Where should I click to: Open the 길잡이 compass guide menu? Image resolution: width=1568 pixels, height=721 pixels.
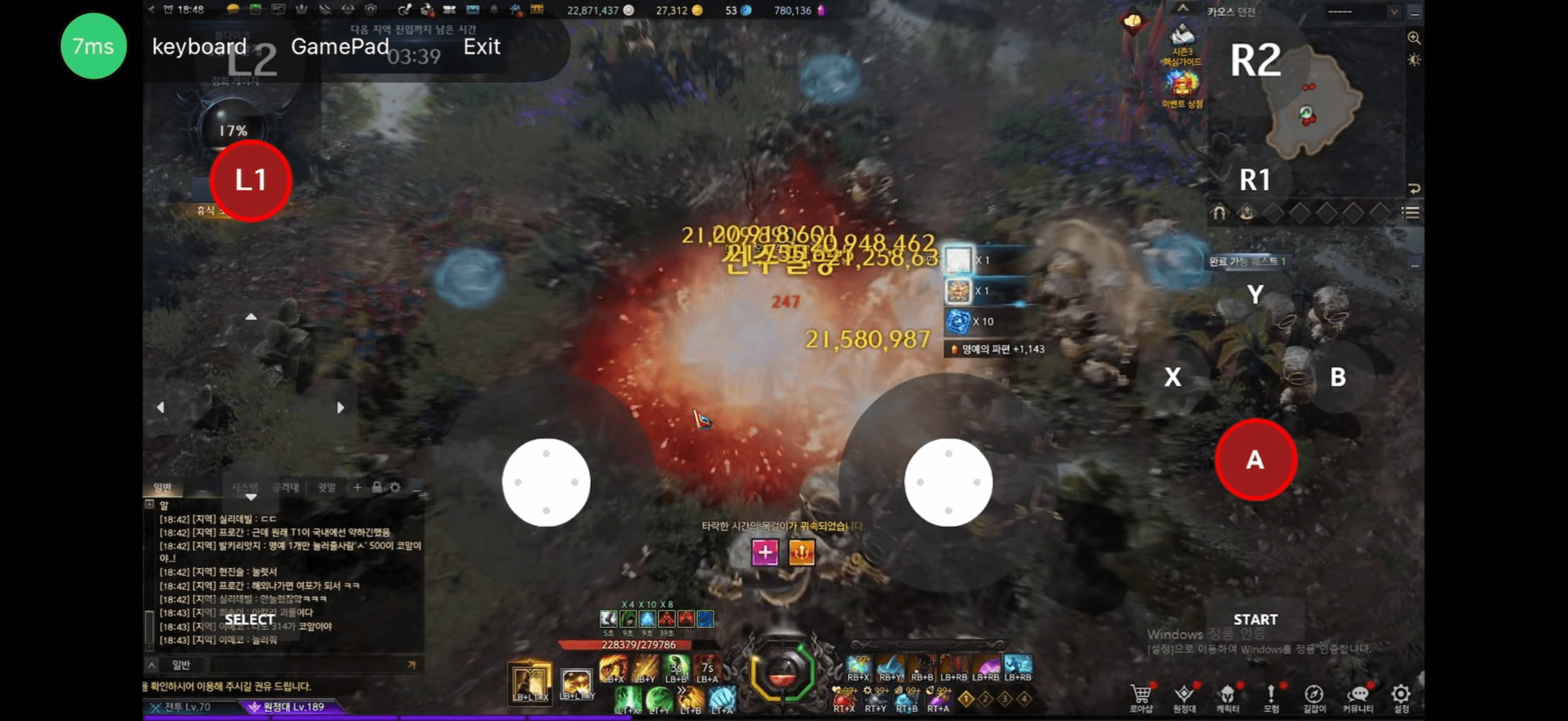[1314, 696]
